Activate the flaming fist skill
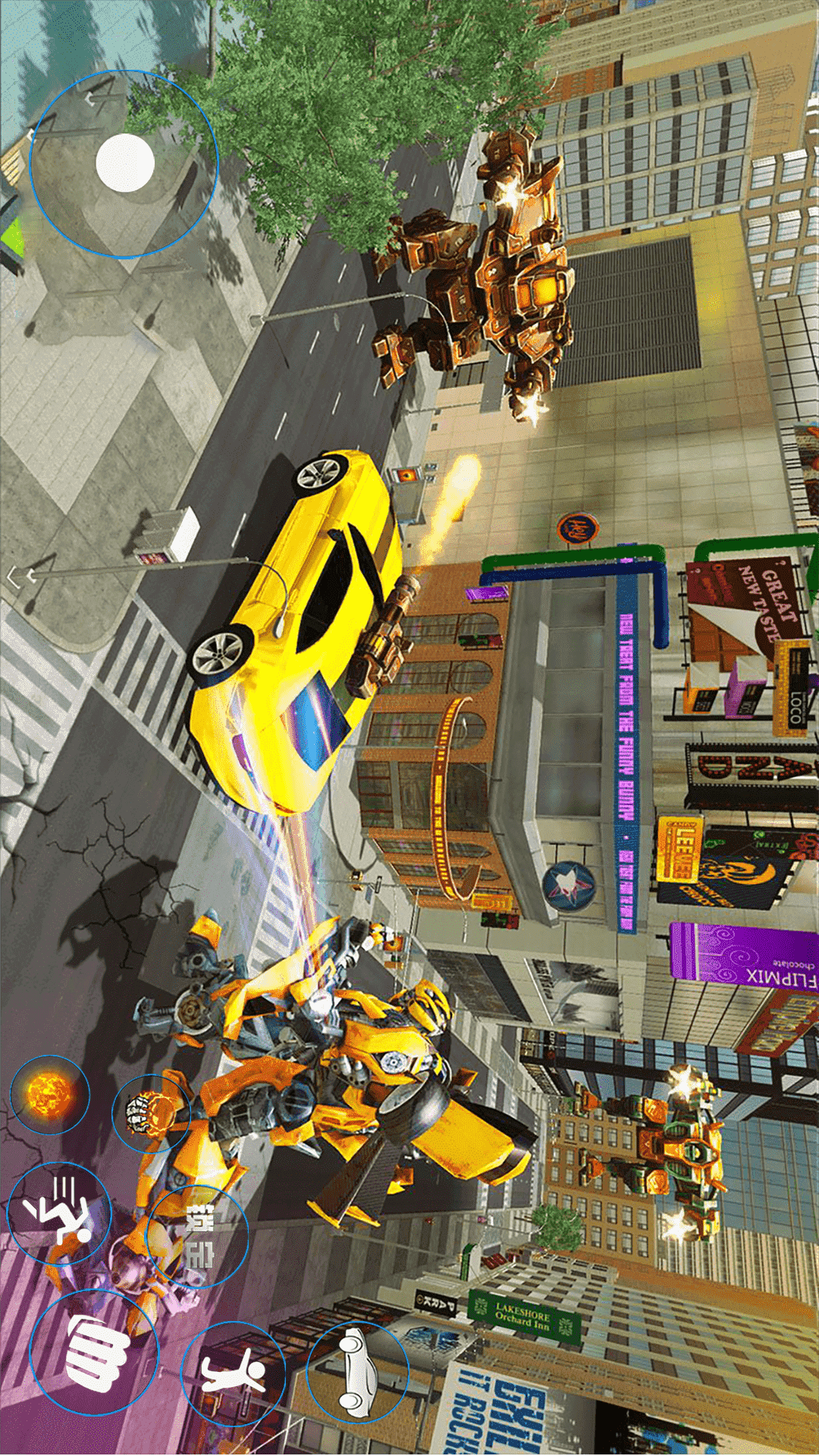819x1456 pixels. [151, 1113]
